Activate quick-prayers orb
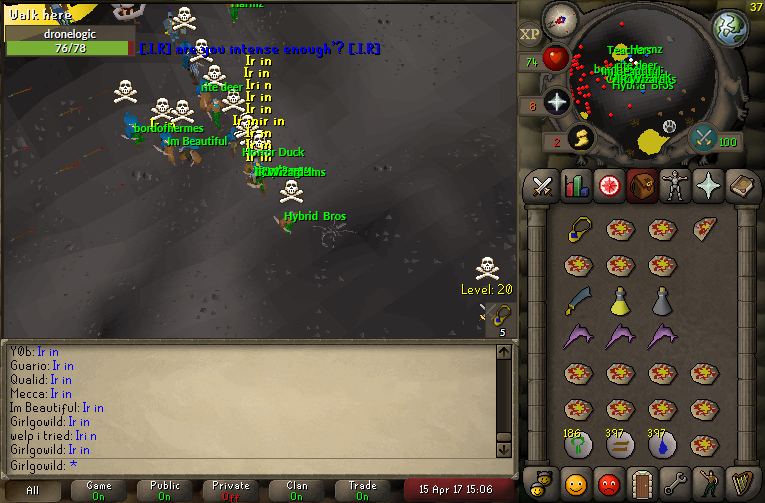Image resolution: width=765 pixels, height=503 pixels. click(556, 101)
